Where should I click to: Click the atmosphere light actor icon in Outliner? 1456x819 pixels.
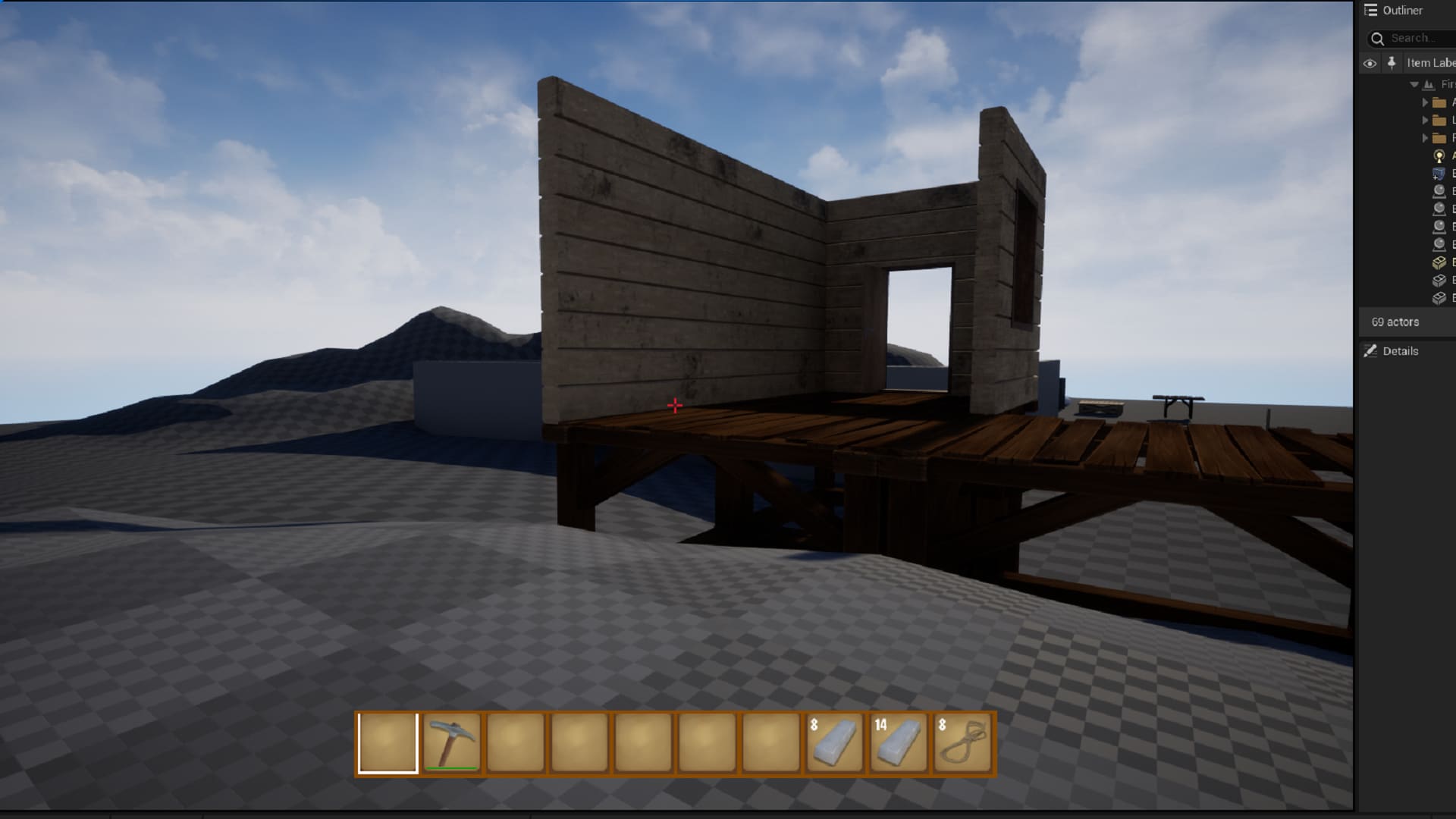coord(1439,157)
